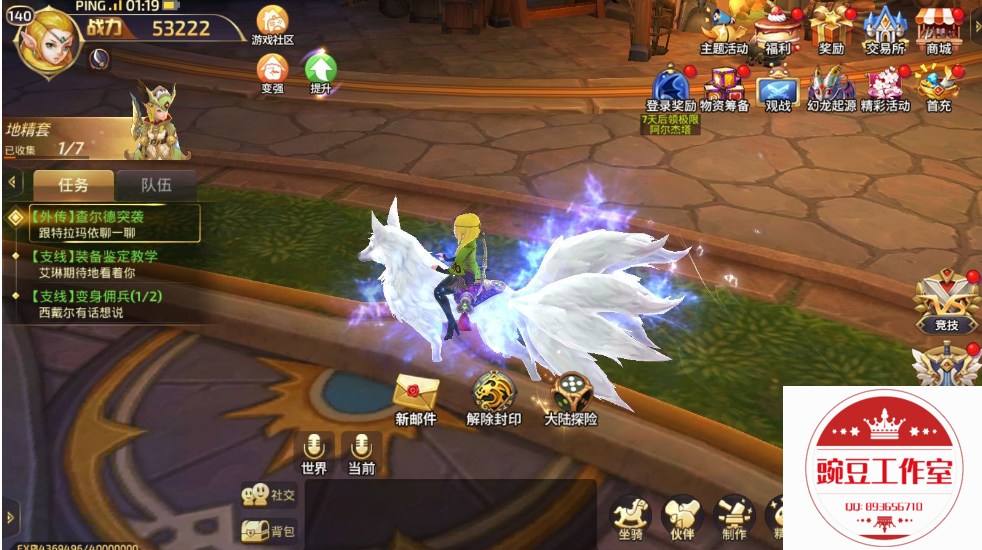This screenshot has height=550, width=982.
Task: Open the 物资筹备 supplies icon
Action: pyautogui.click(x=725, y=86)
